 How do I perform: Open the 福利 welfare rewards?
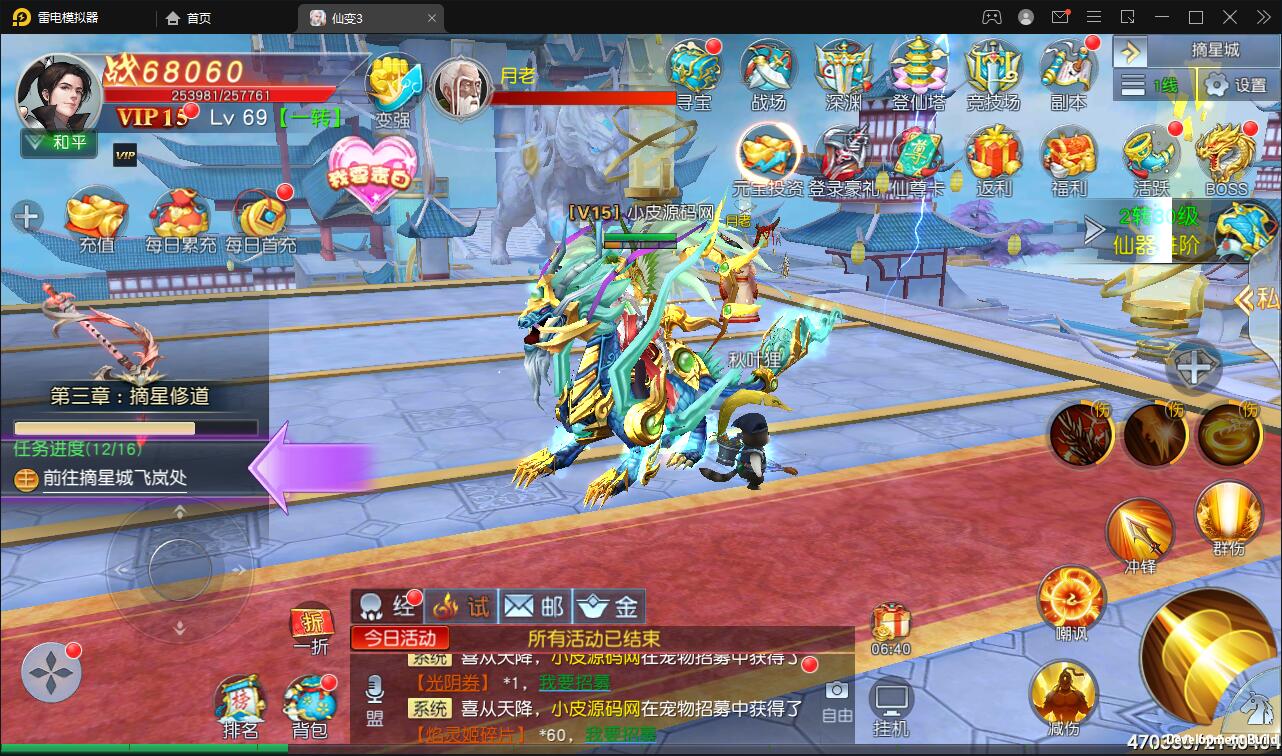click(x=1068, y=158)
